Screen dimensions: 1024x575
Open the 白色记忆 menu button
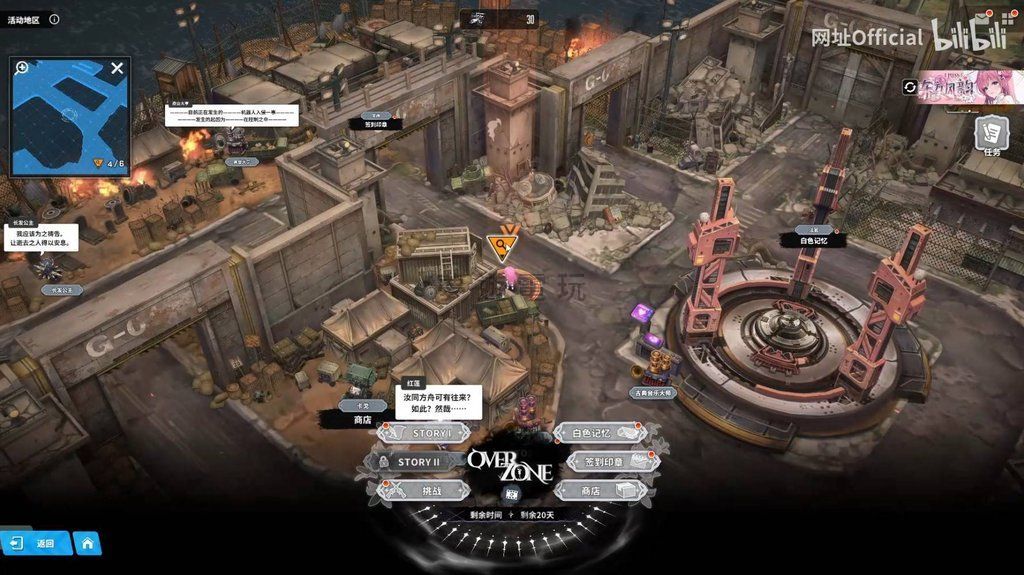pos(599,433)
